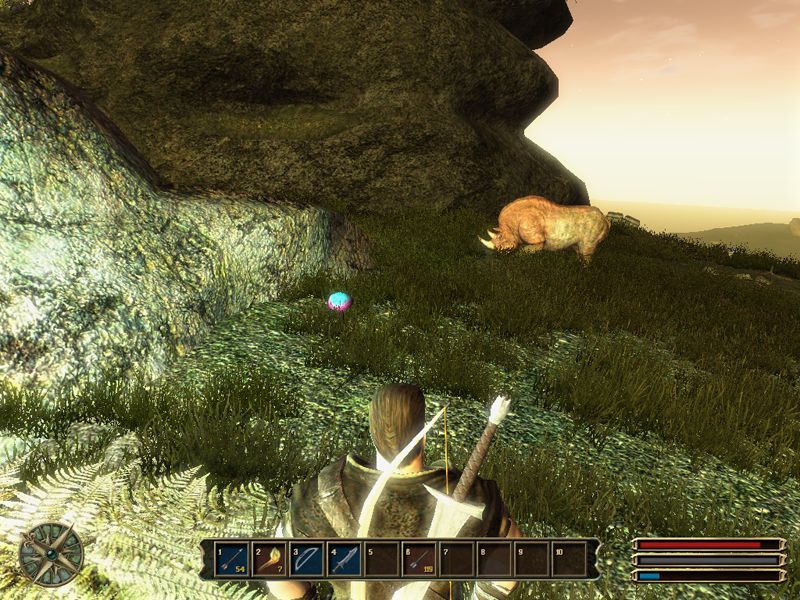This screenshot has height=600, width=800.
Task: Select the flaming torch in slot 2
Action: [x=269, y=559]
